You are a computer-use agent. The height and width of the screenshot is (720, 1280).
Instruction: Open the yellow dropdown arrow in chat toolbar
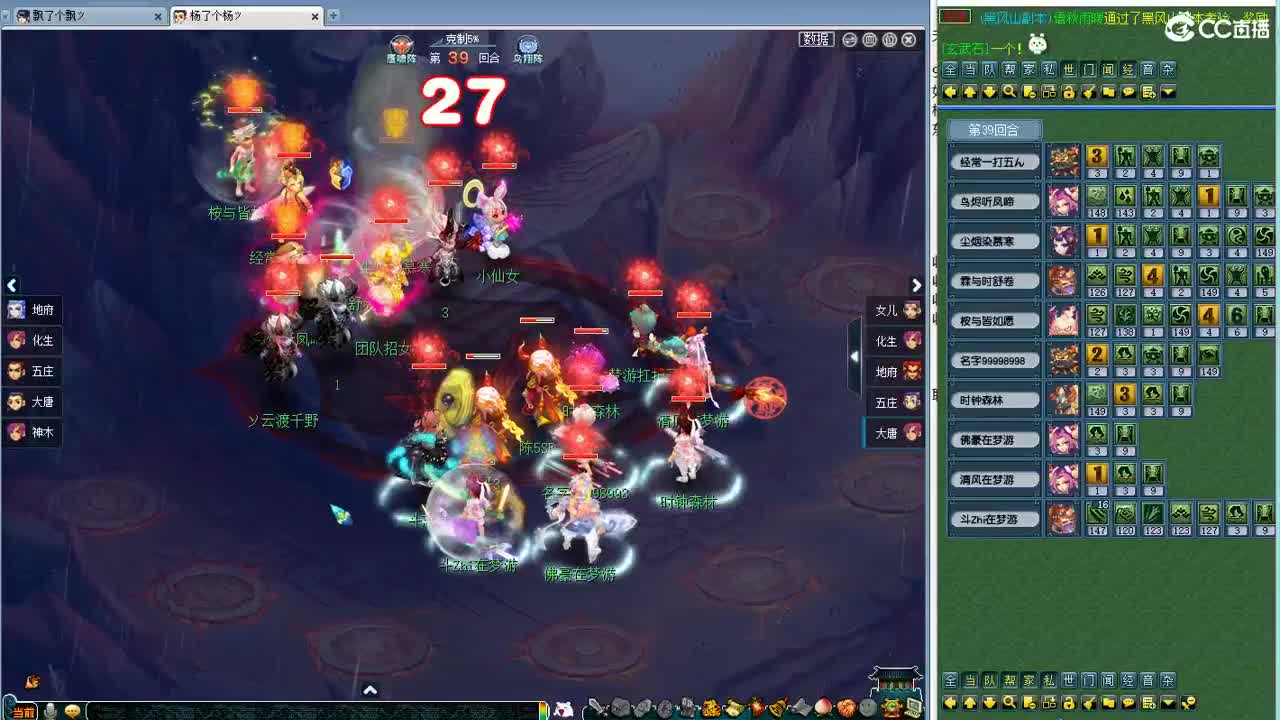point(1168,92)
